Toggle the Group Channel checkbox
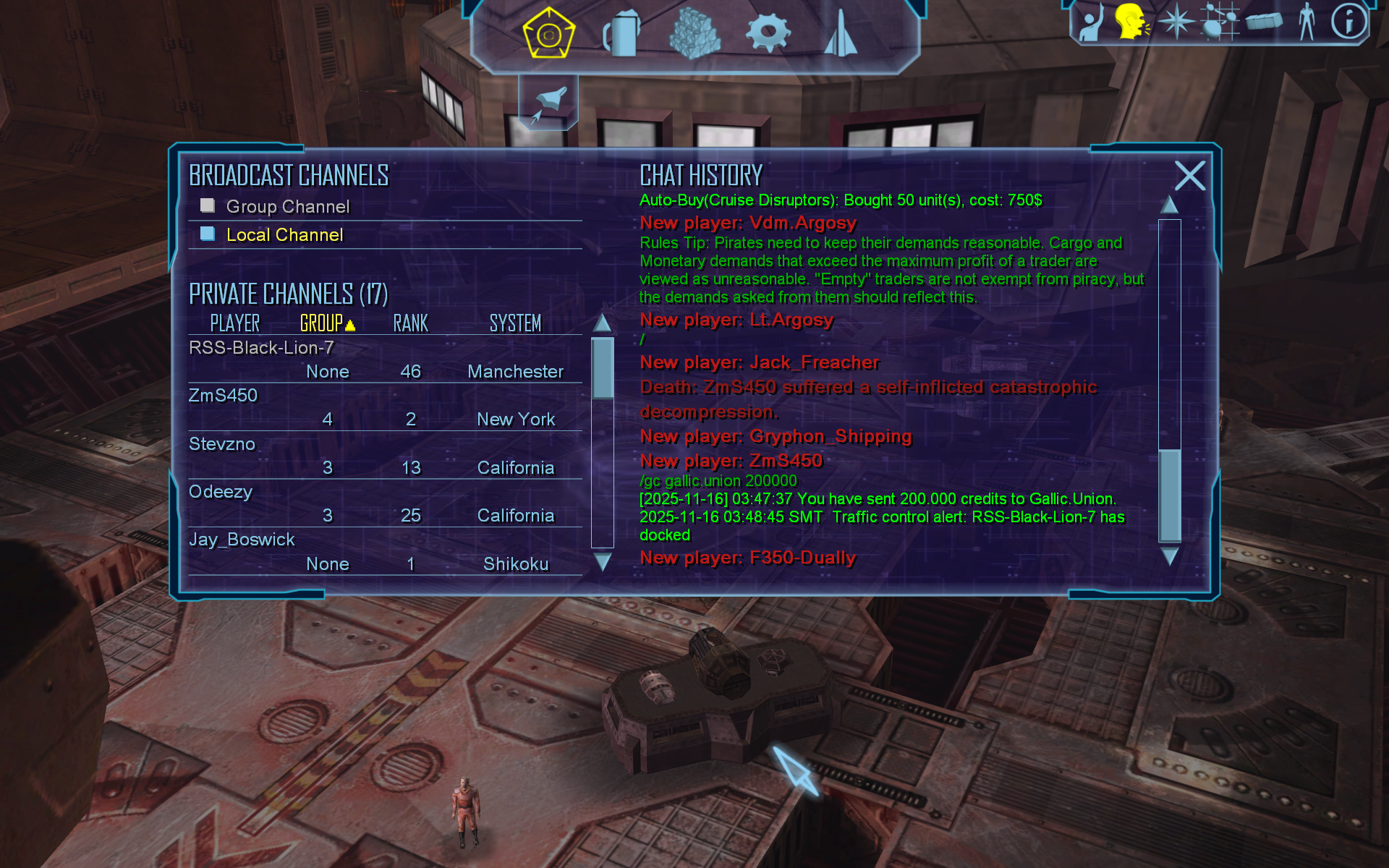The image size is (1389, 868). click(208, 206)
